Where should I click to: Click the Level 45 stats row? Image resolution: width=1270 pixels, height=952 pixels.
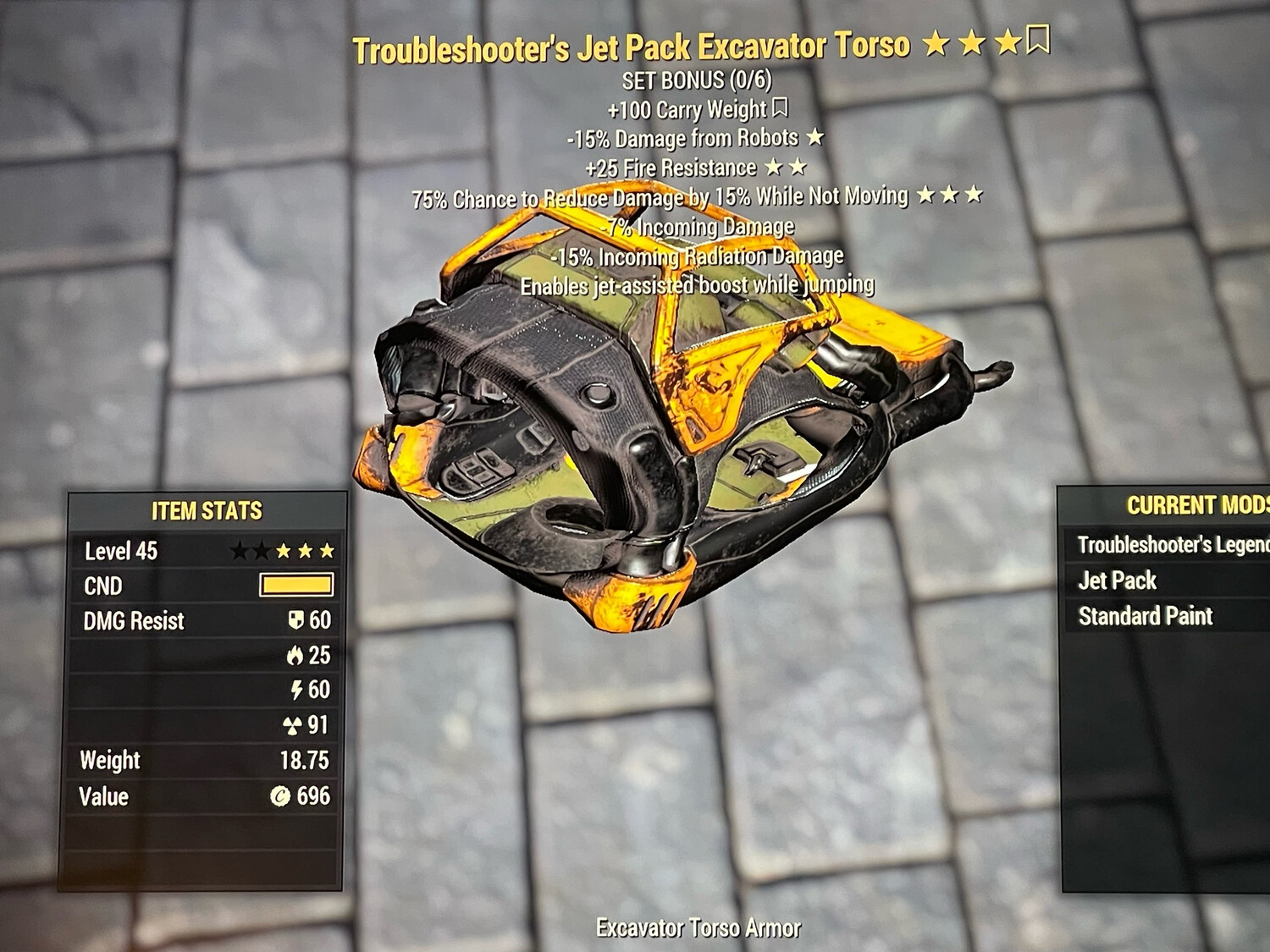point(119,550)
